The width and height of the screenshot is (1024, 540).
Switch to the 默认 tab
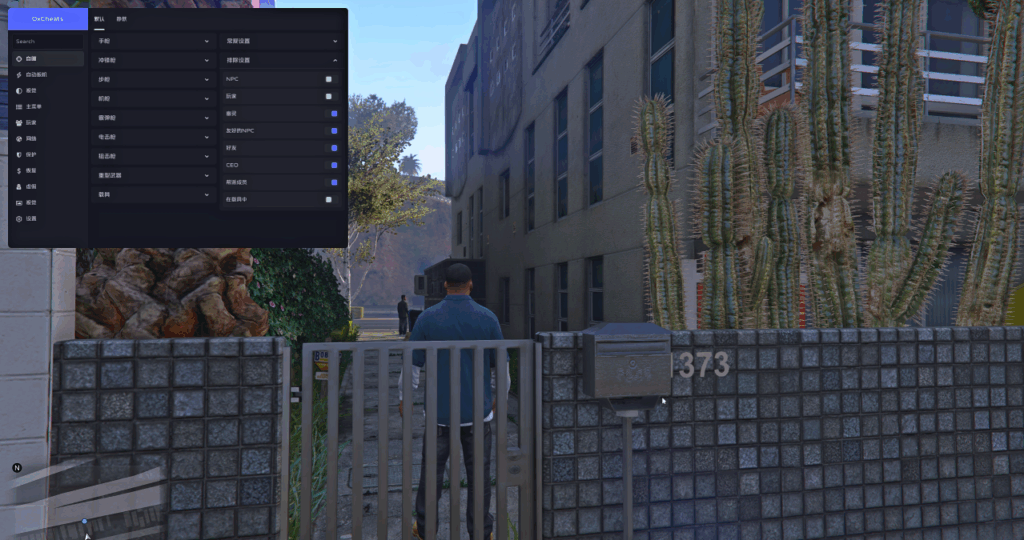tap(98, 19)
